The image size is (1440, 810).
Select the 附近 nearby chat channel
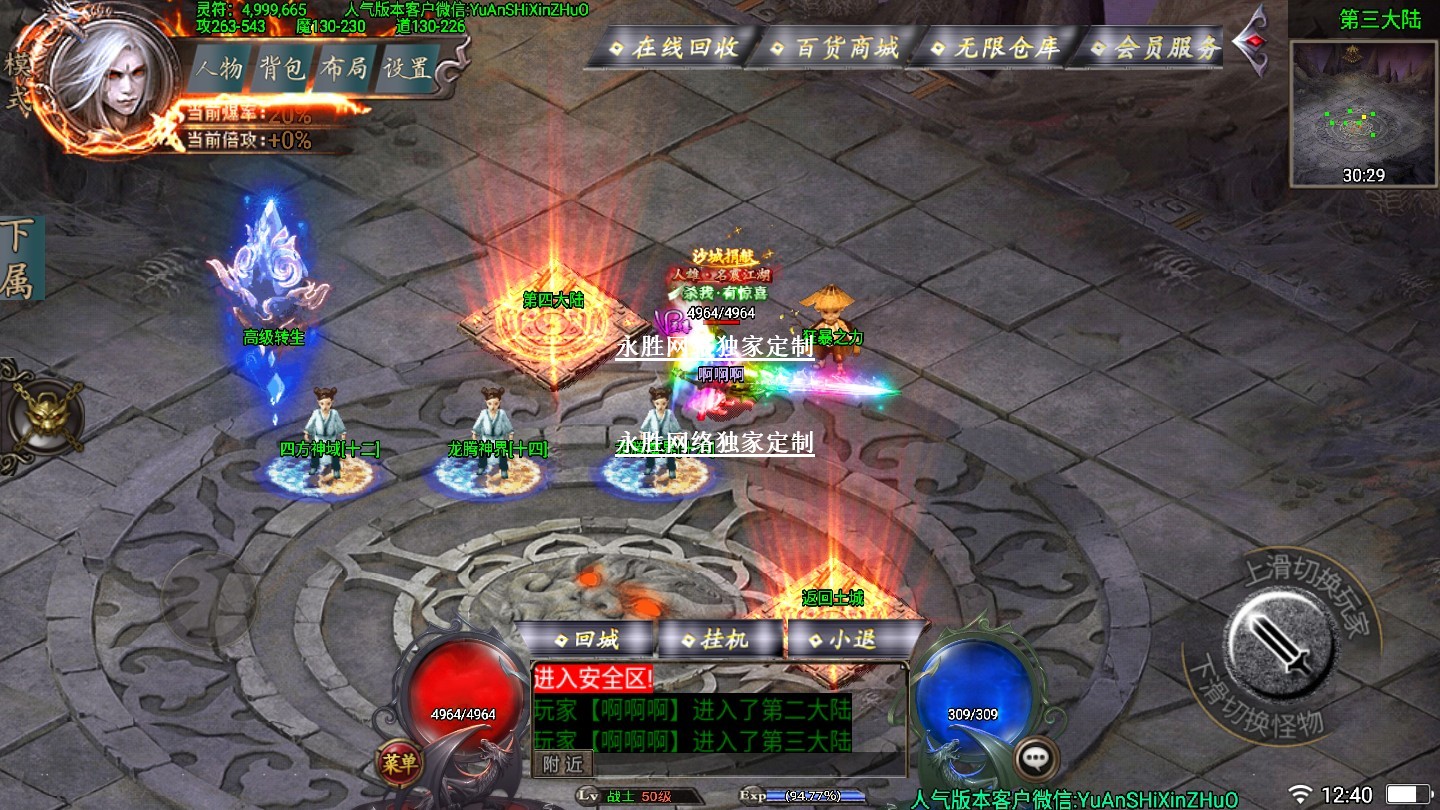[563, 764]
